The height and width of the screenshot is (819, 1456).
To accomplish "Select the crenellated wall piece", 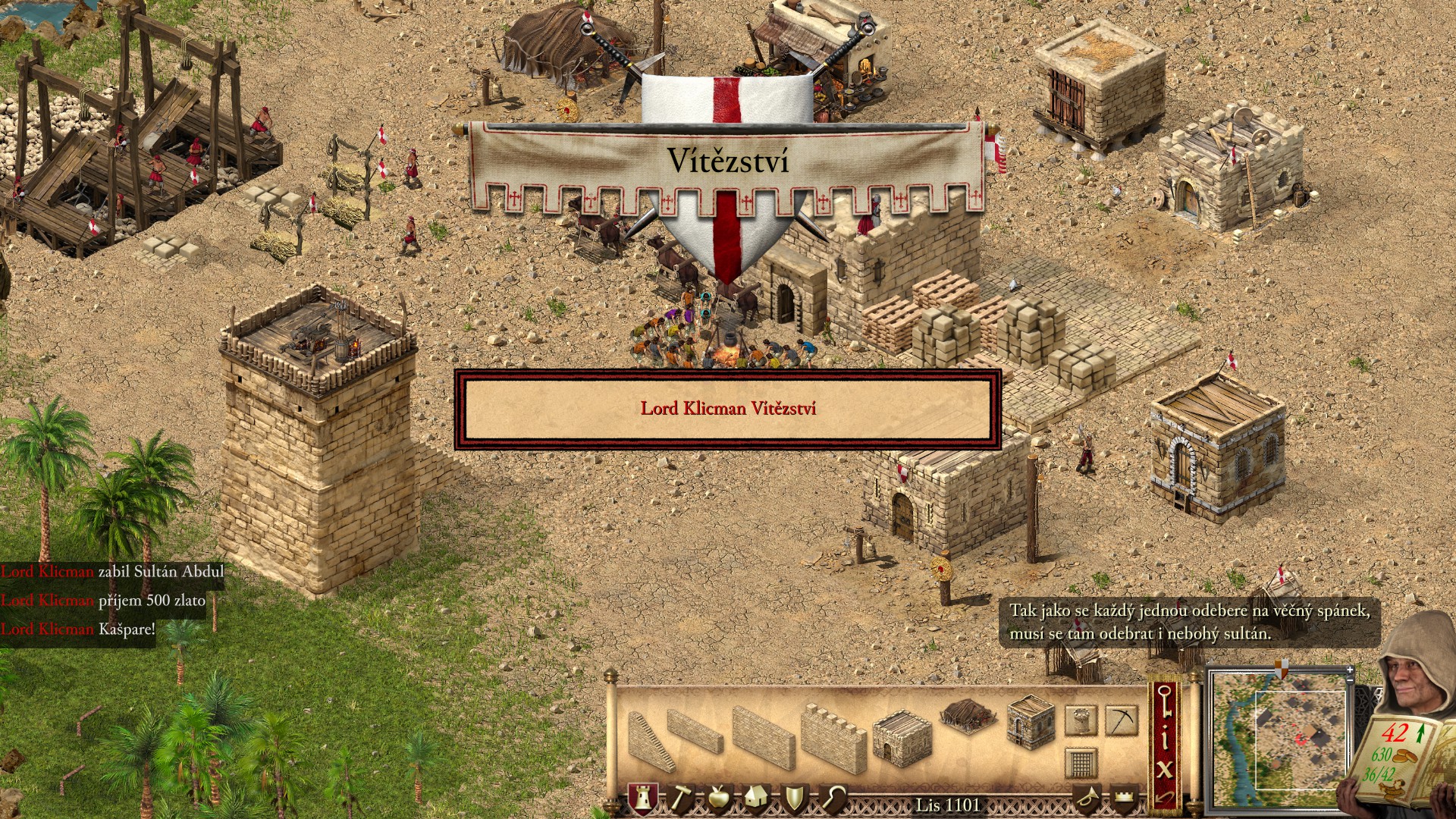I will pyautogui.click(x=833, y=736).
